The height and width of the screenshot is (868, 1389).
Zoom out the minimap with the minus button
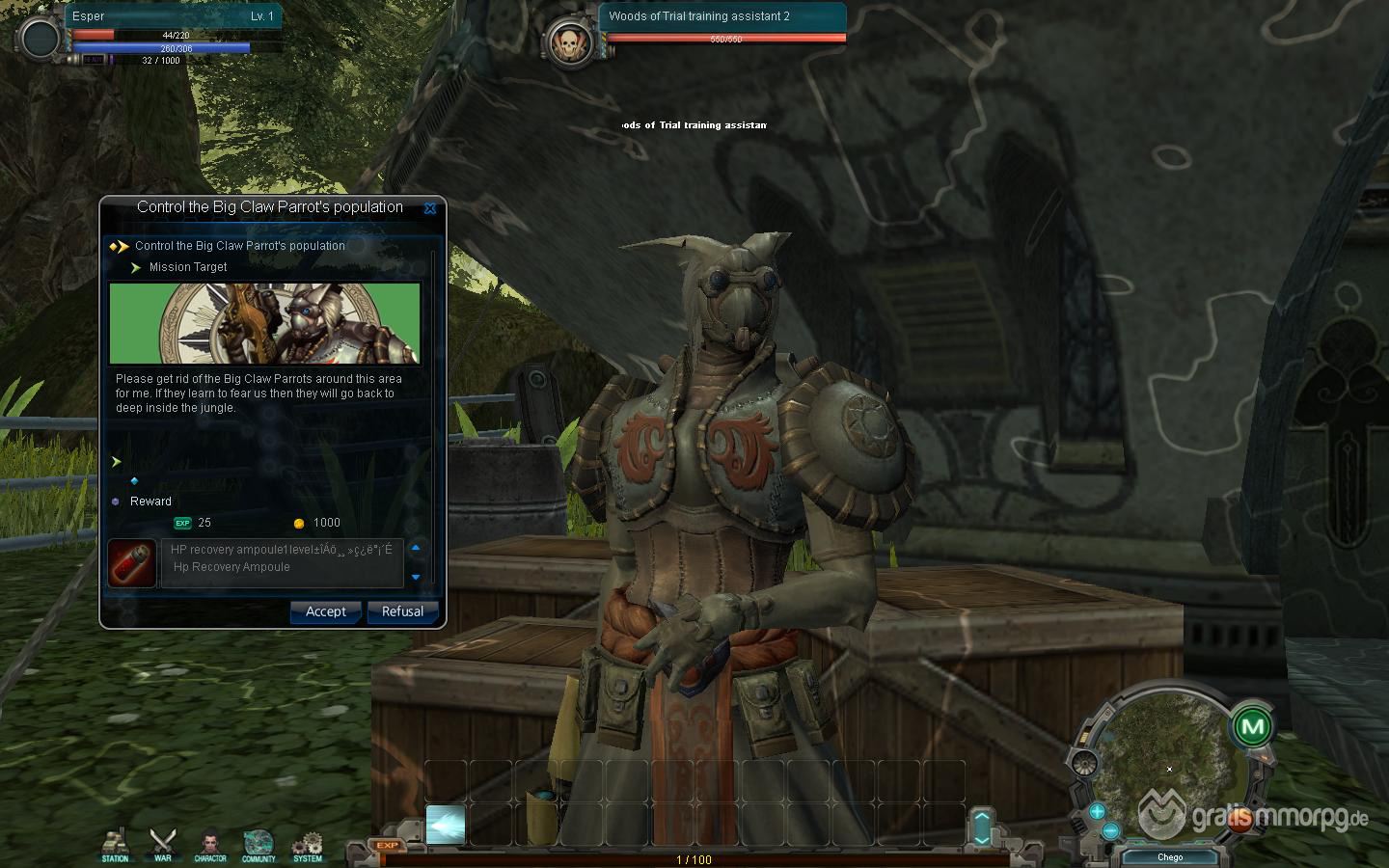point(1110,830)
